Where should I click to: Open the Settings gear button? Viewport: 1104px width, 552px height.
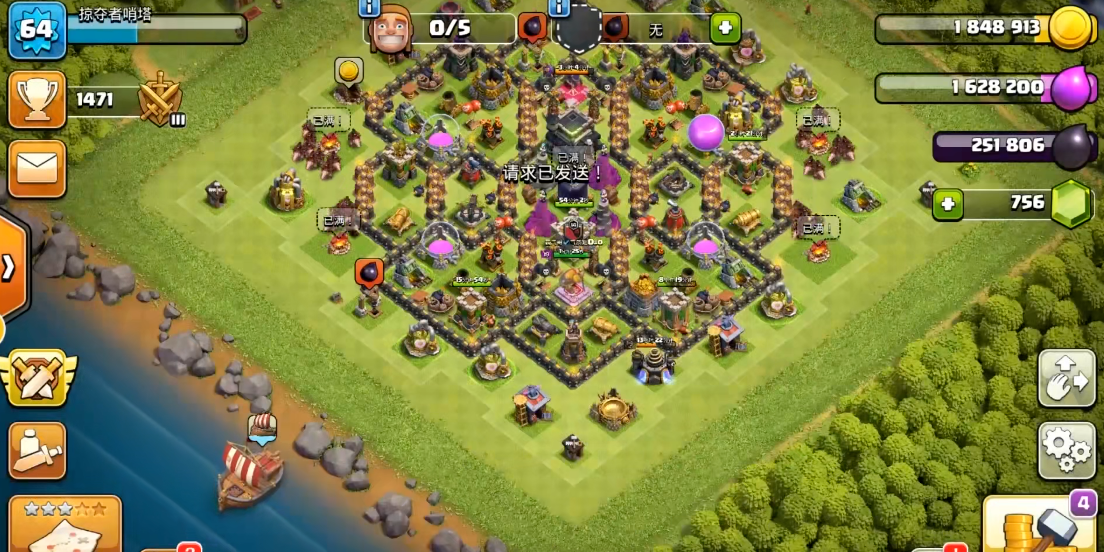(x=1067, y=450)
